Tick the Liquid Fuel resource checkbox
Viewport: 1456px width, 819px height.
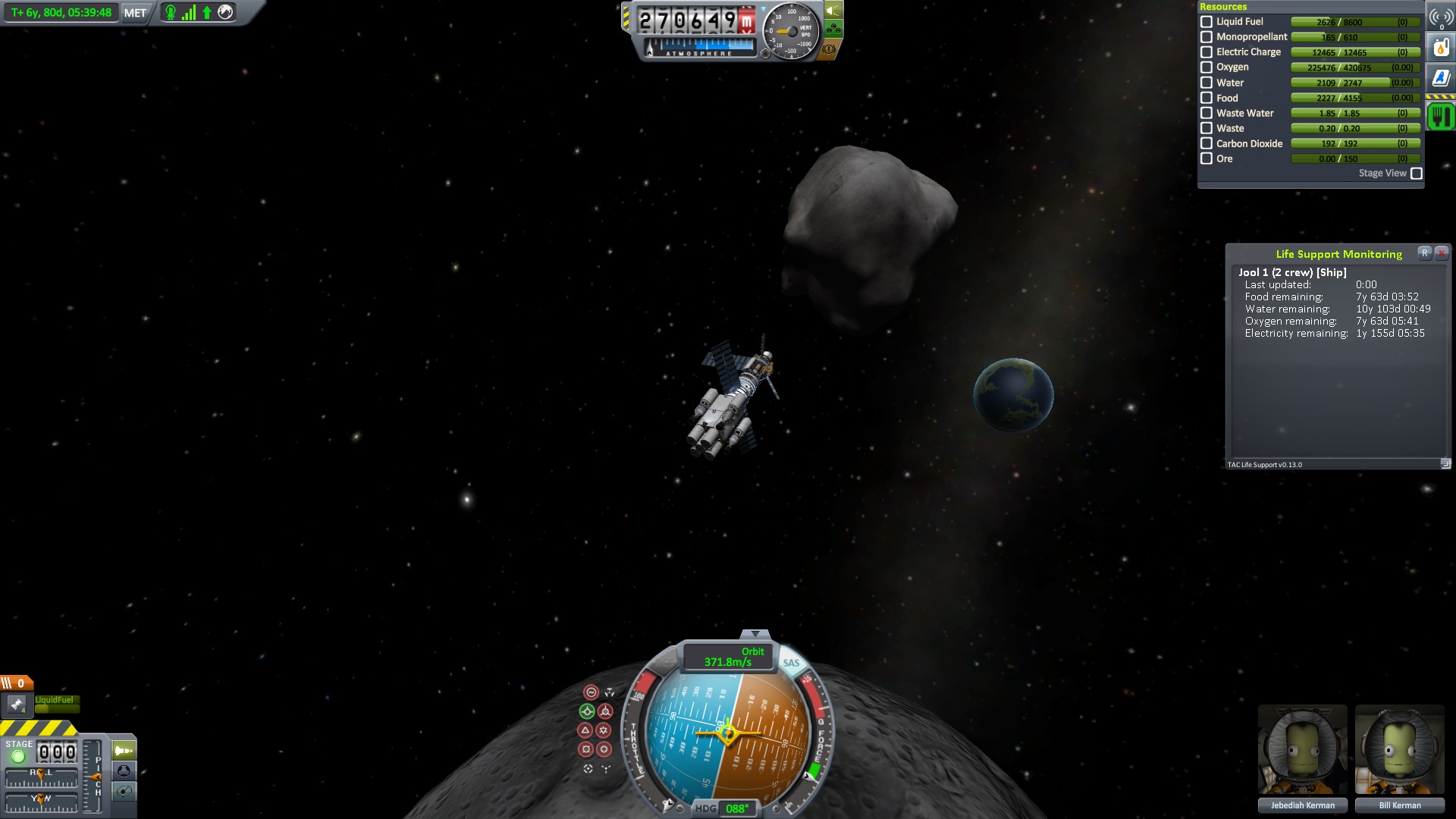pos(1207,22)
